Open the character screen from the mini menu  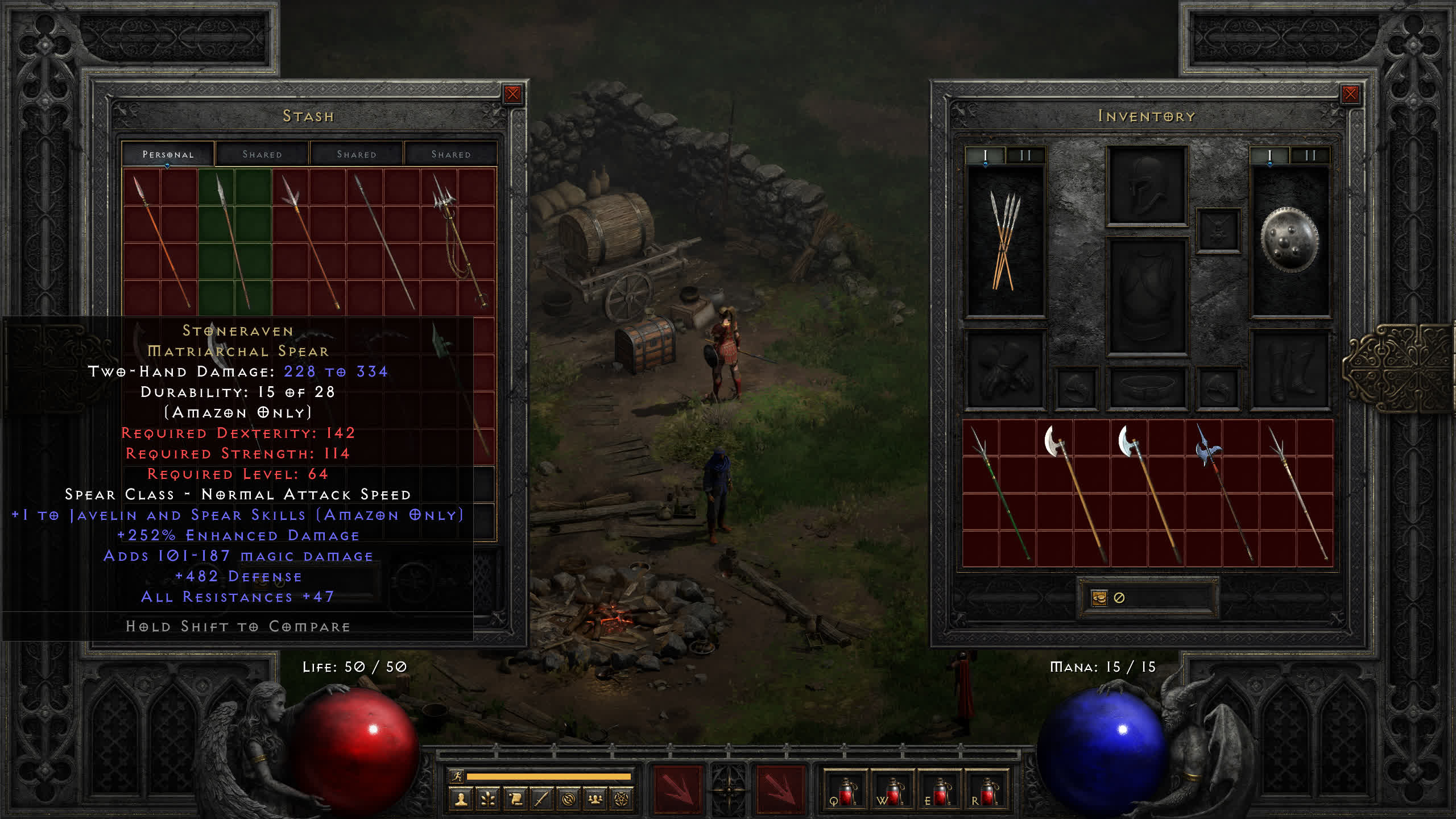click(461, 800)
